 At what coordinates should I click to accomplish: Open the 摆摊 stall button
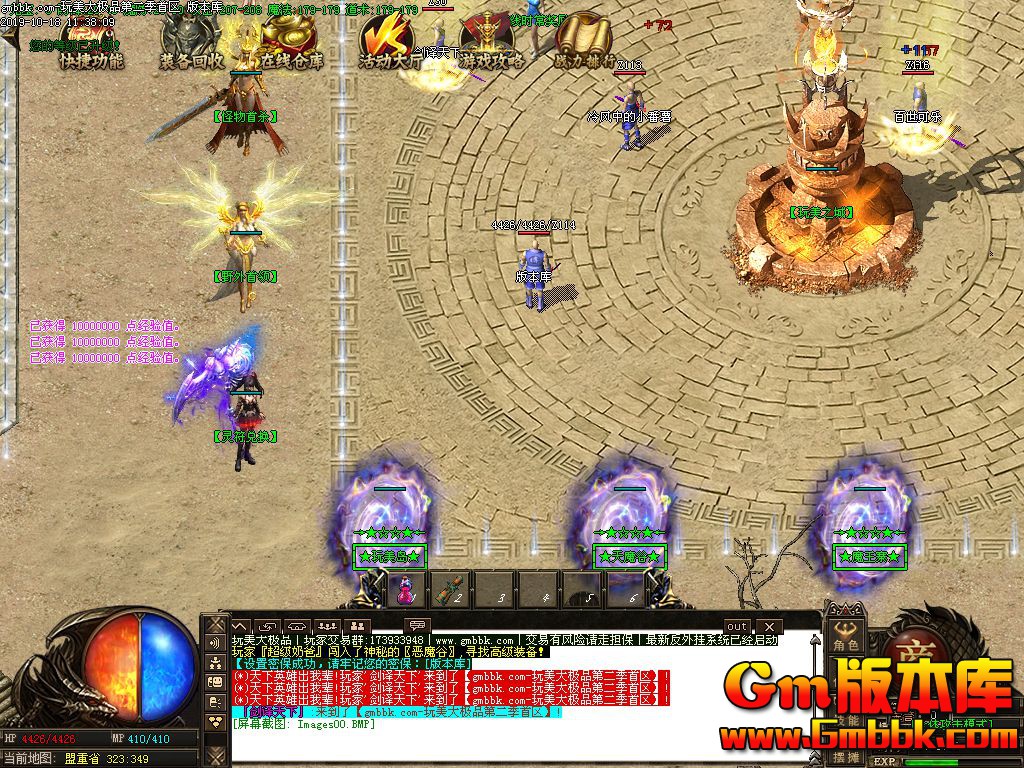click(845, 757)
